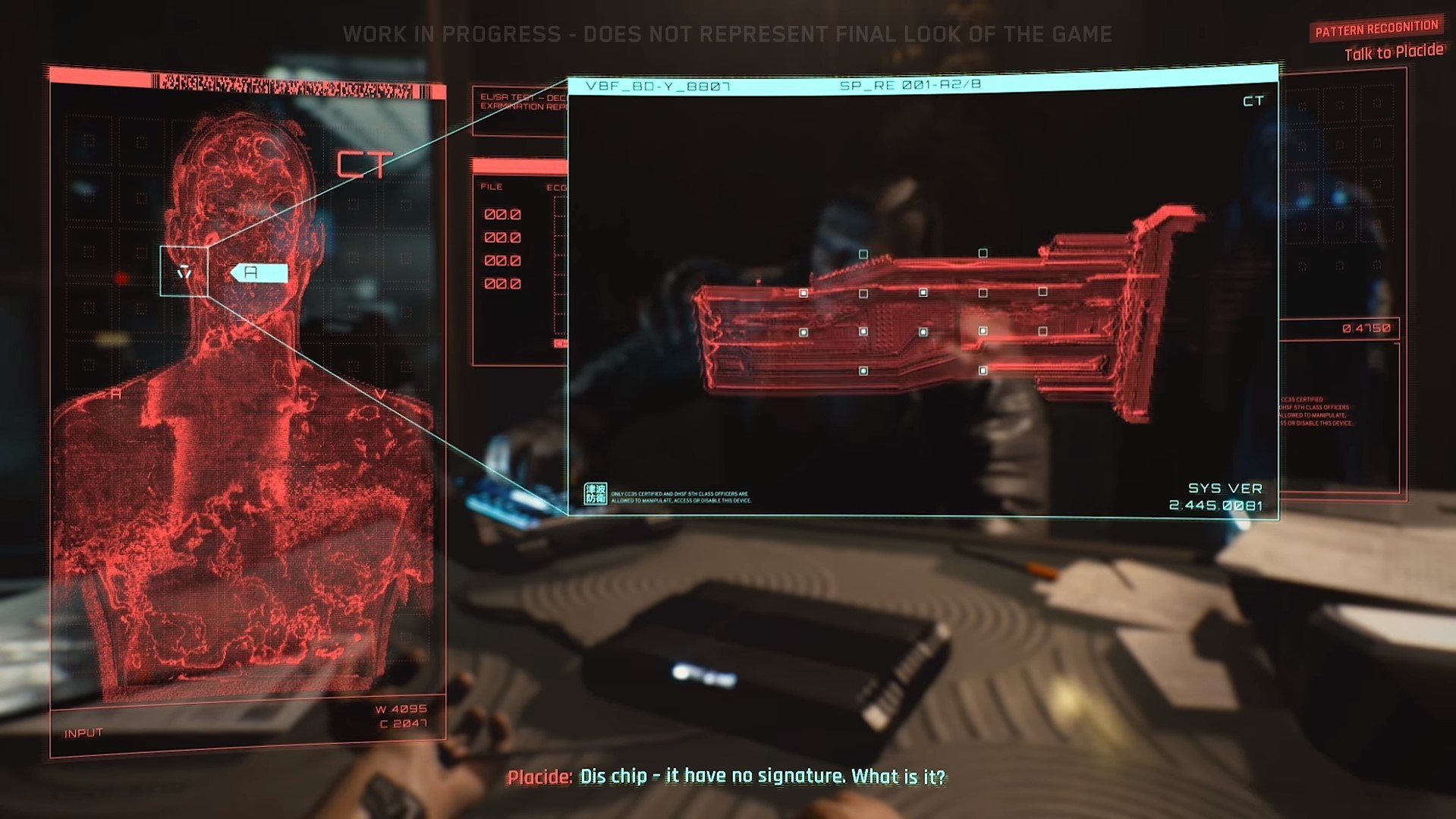The width and height of the screenshot is (1456, 819).
Task: Select the leftmost node marker on the chip circuitry
Action: tap(803, 294)
